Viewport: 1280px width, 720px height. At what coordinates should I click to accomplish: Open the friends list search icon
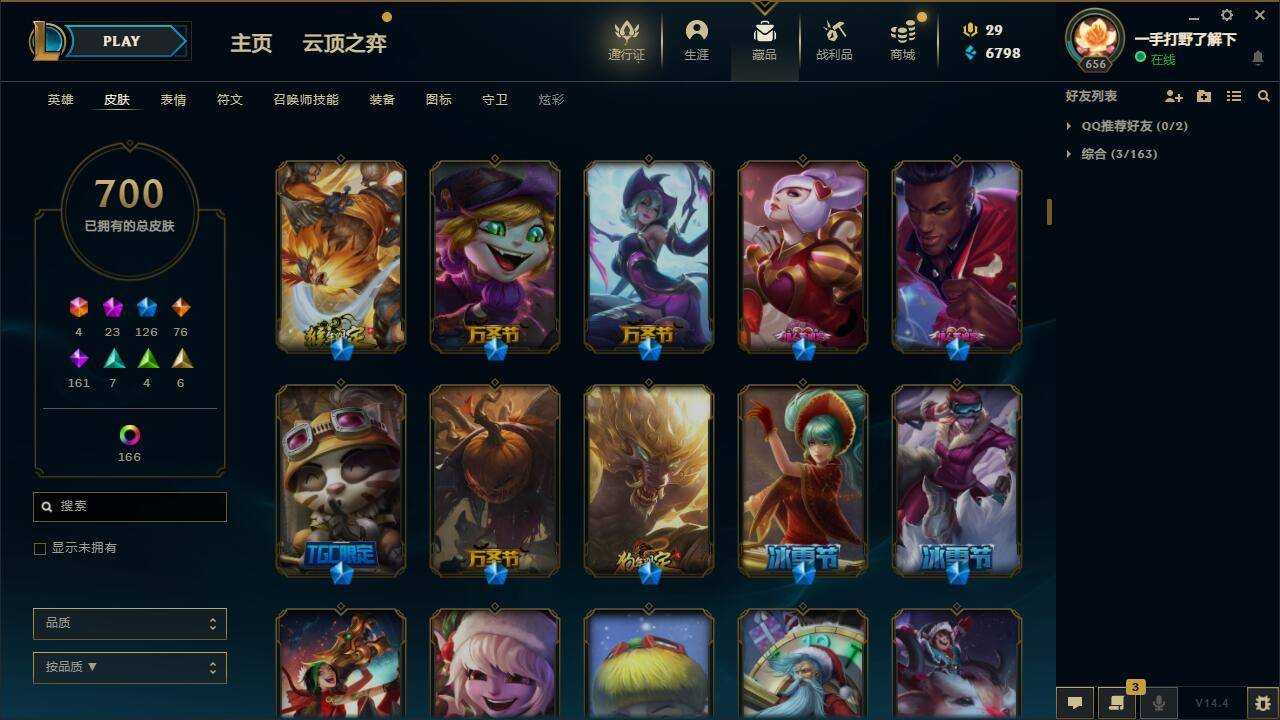click(x=1264, y=96)
